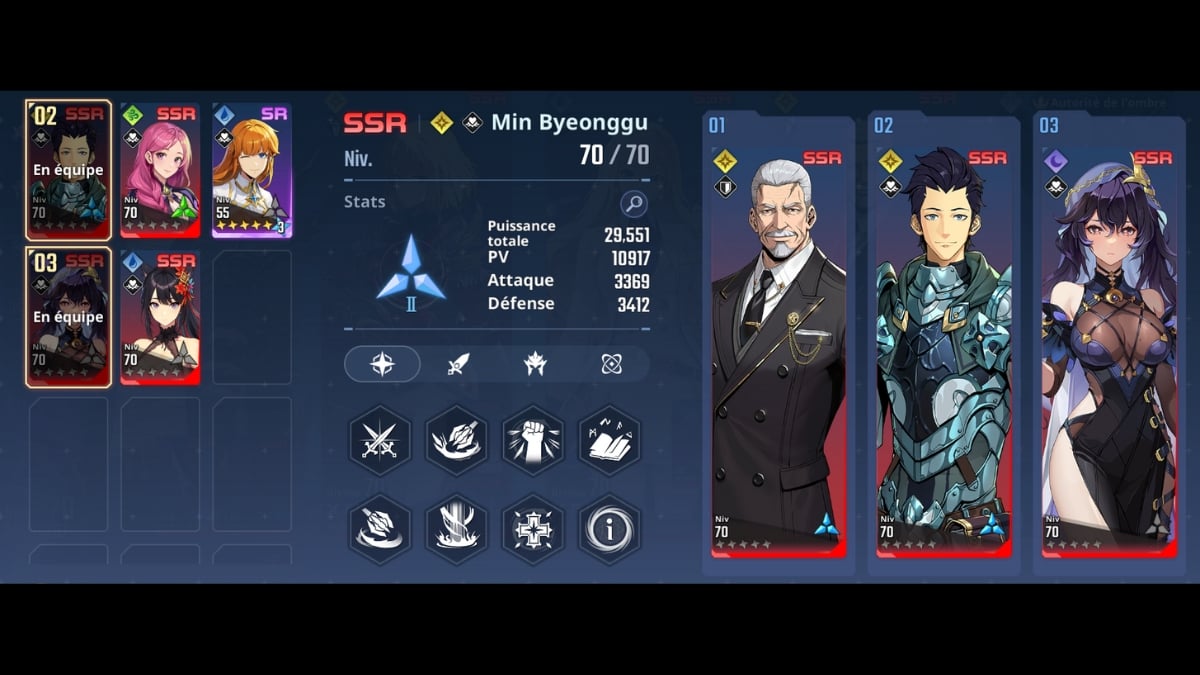This screenshot has width=1200, height=675.
Task: Select the orange-haired SR hunter card
Action: [251, 170]
